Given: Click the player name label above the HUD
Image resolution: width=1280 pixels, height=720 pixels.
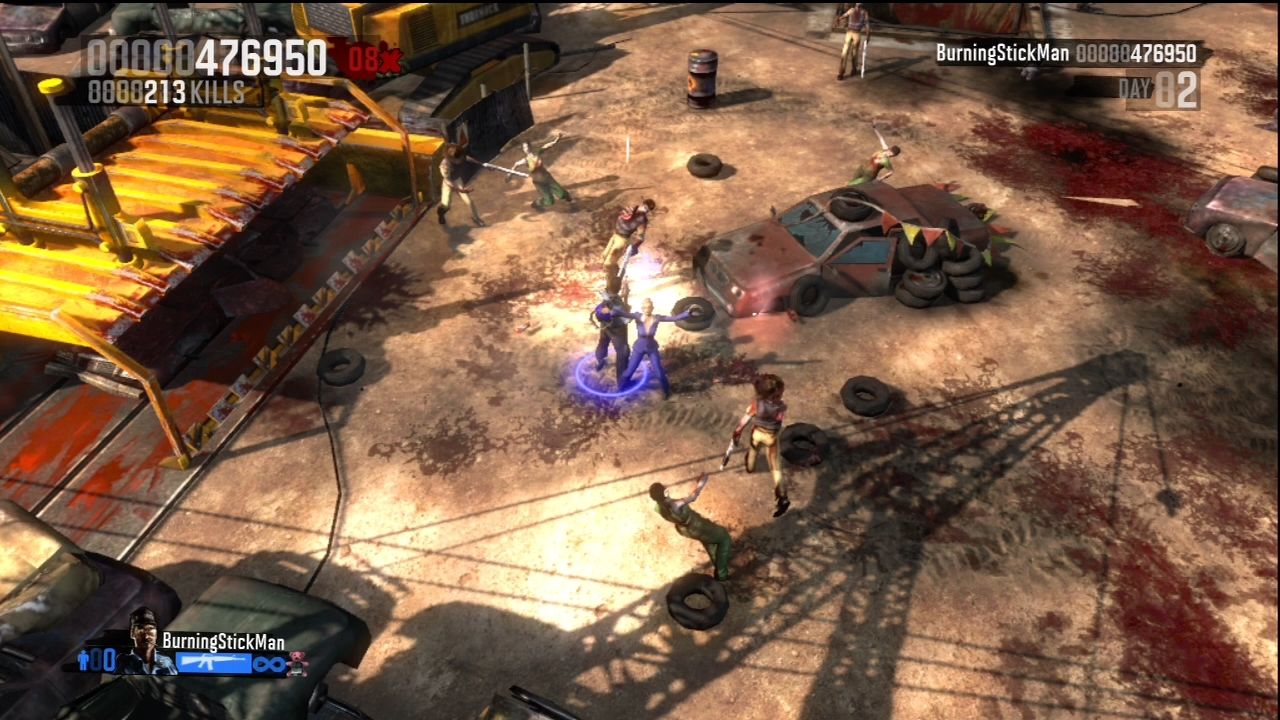Looking at the screenshot, I should pos(222,639).
